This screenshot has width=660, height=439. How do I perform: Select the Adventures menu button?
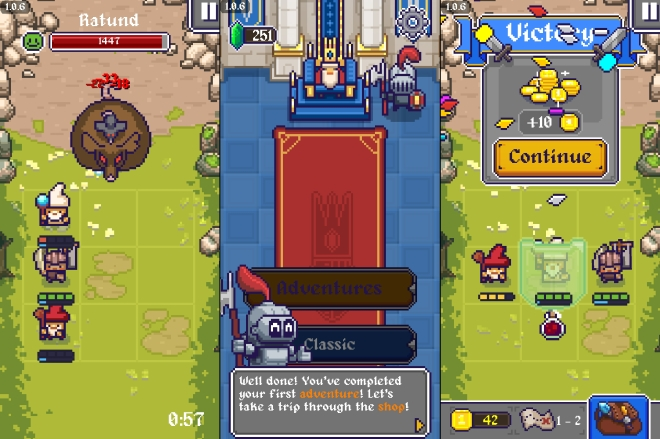[x=330, y=289]
